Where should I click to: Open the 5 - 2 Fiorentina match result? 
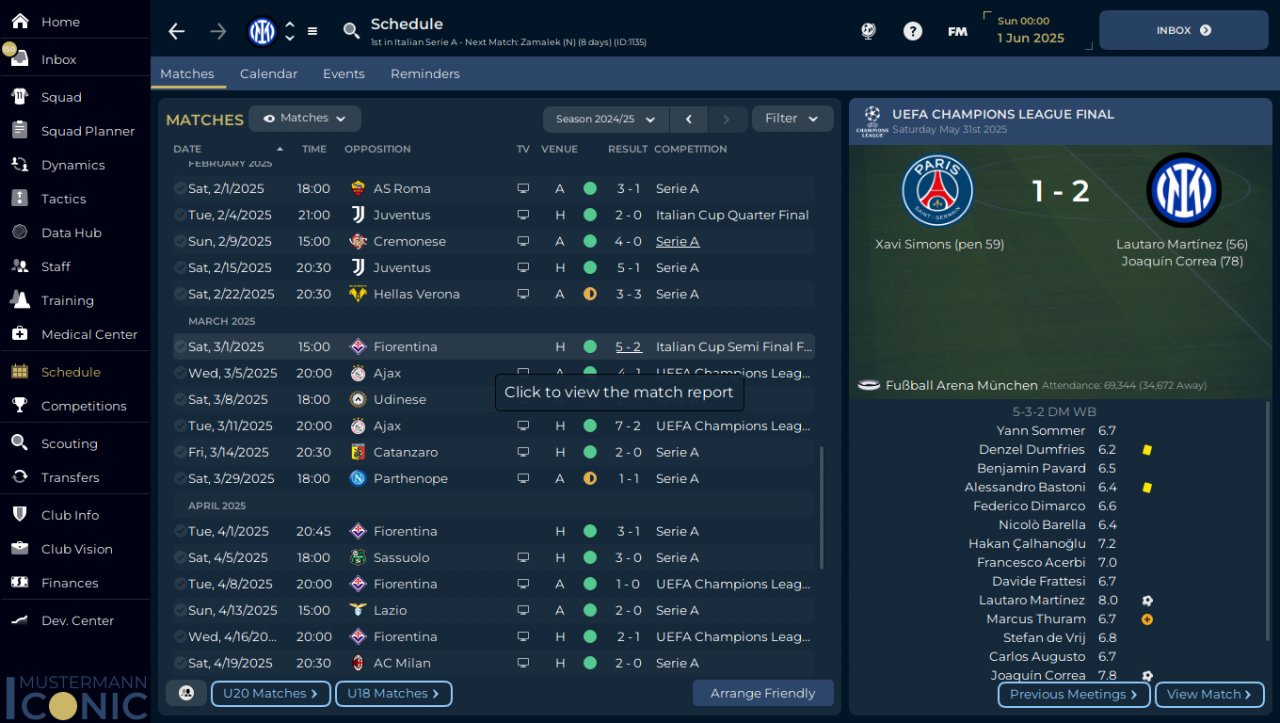[x=628, y=347]
